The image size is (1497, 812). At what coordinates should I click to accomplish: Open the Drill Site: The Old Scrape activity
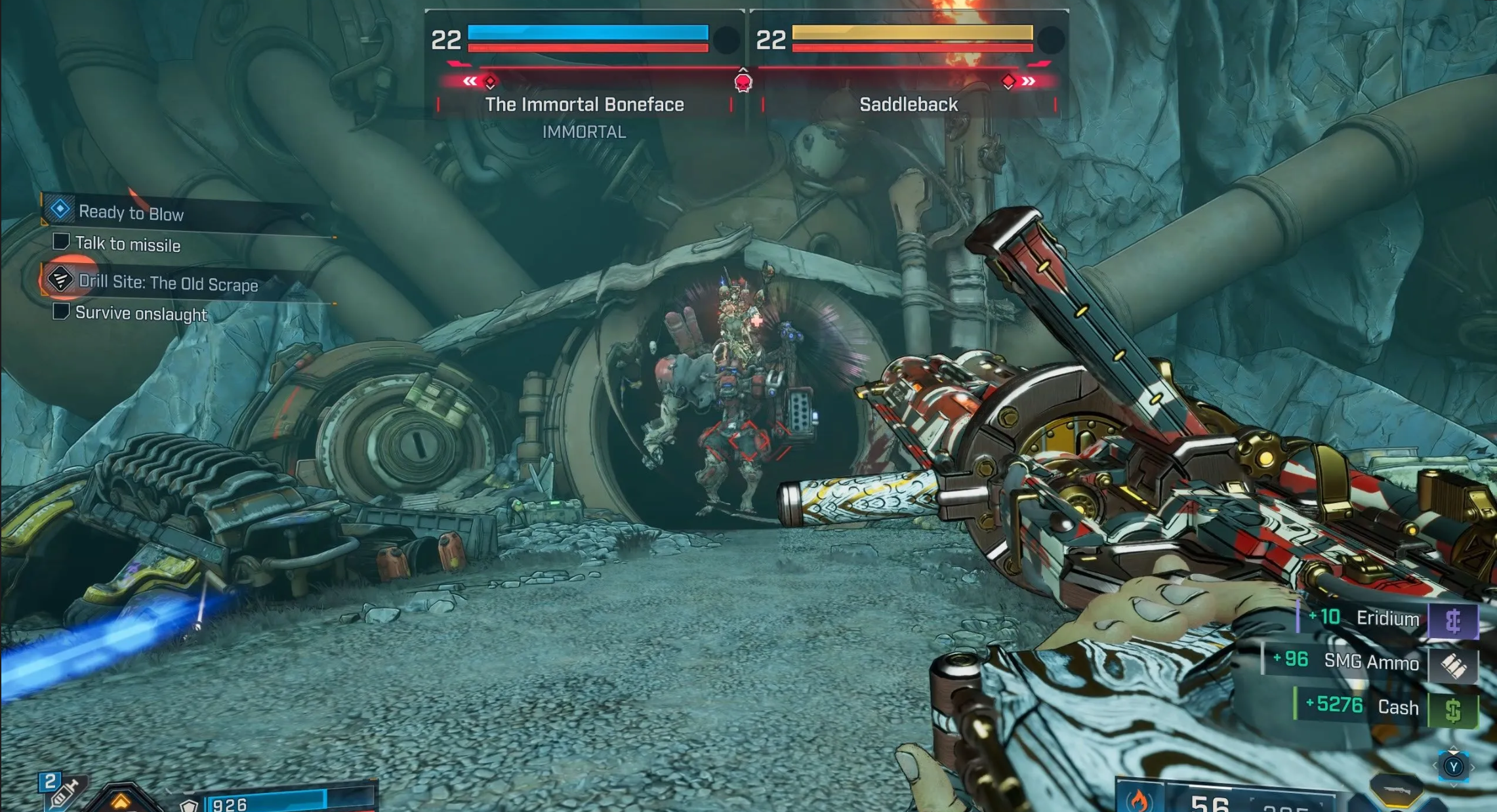click(168, 283)
